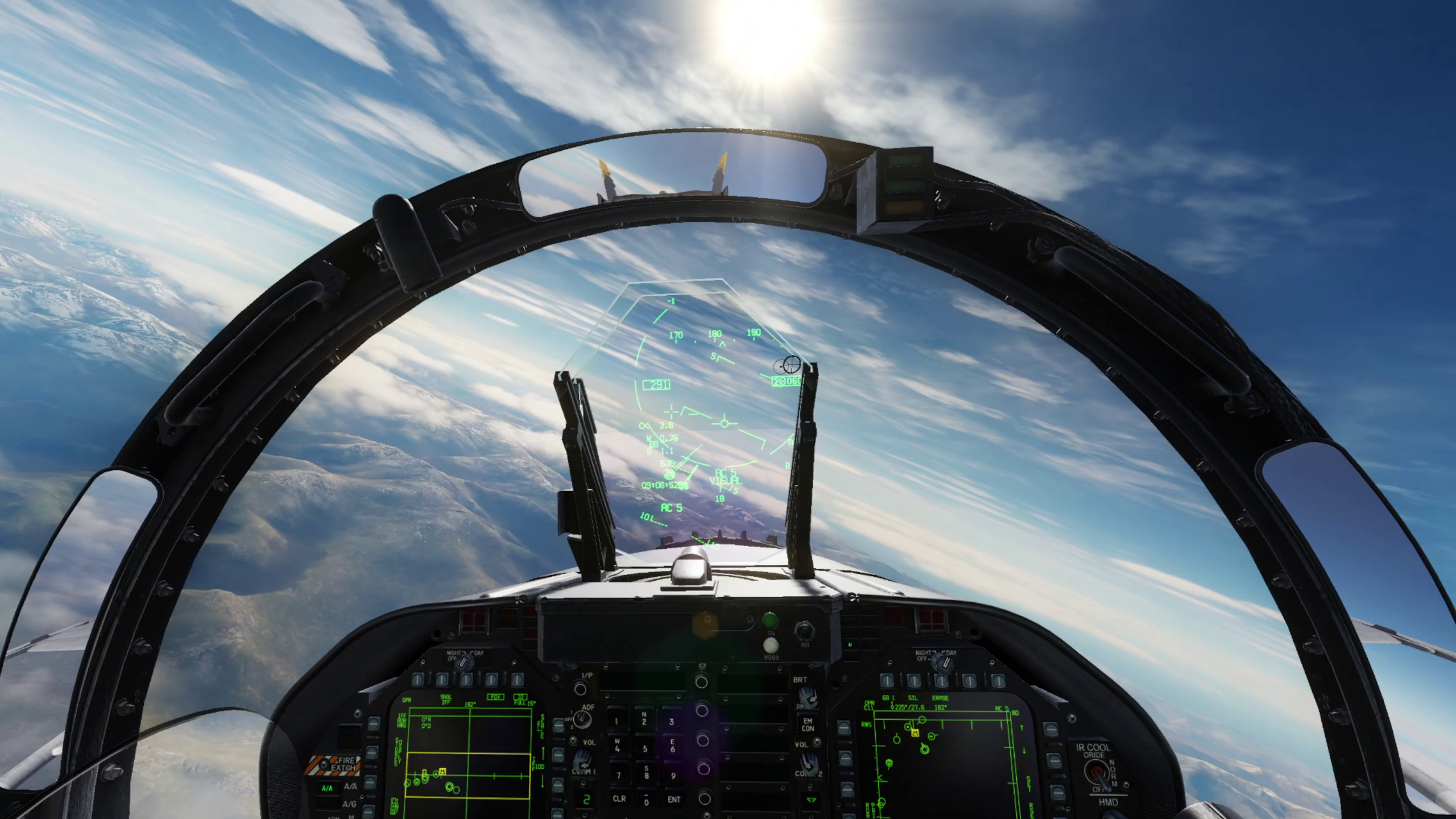Flip the ADF switch

(x=582, y=719)
